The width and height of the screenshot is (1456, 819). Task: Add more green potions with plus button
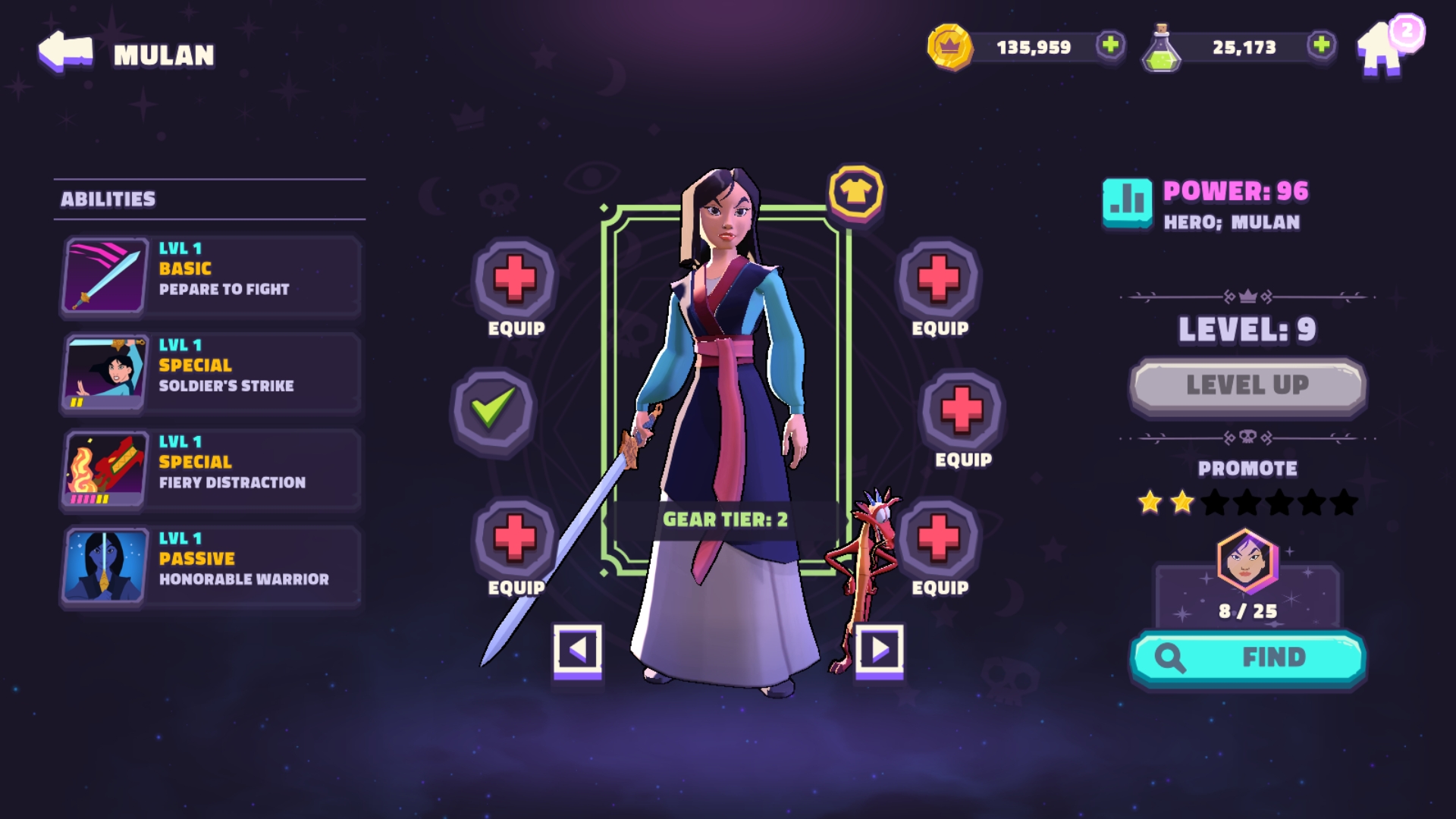pyautogui.click(x=1321, y=45)
